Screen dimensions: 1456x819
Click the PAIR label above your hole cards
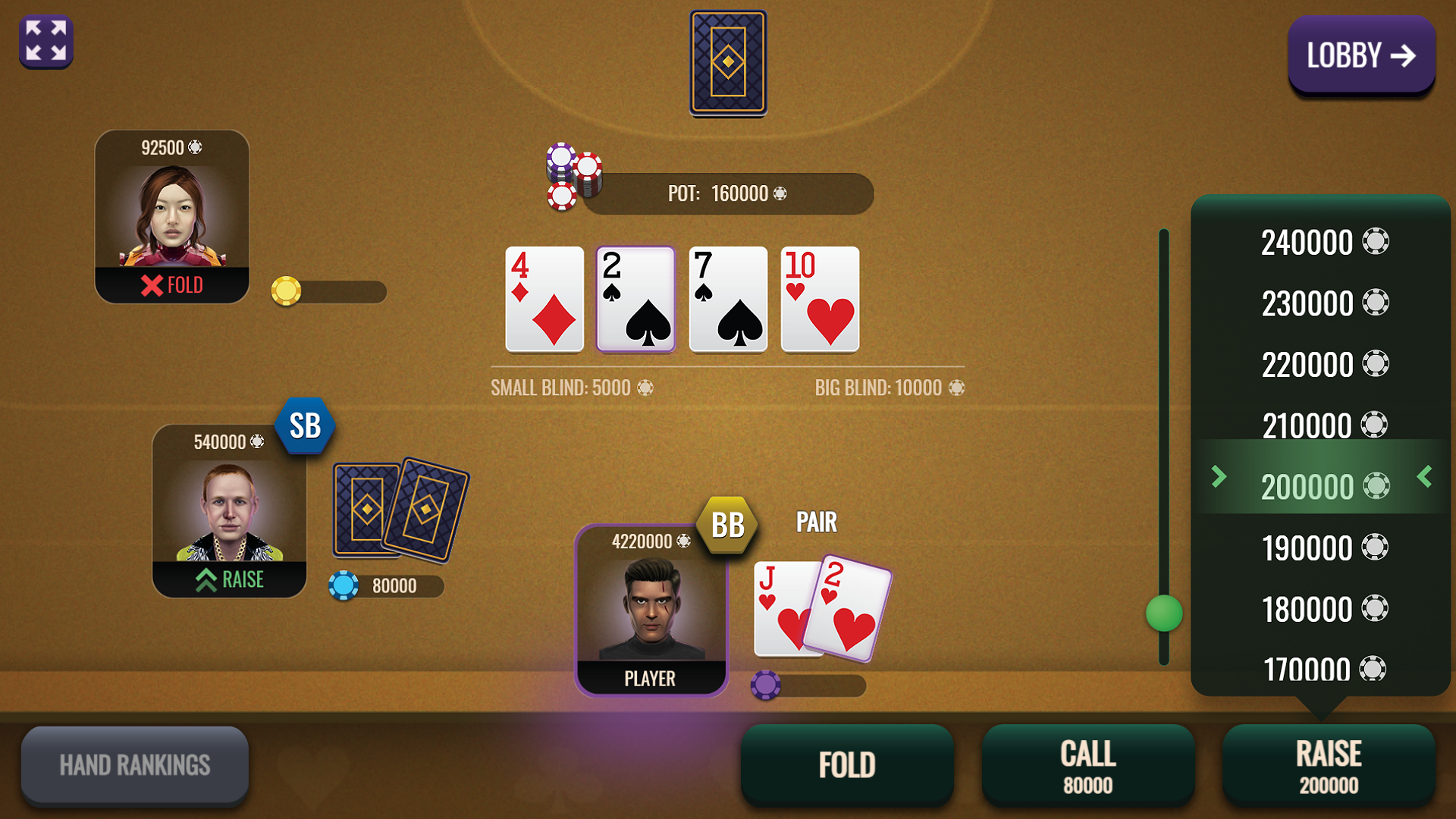[816, 522]
